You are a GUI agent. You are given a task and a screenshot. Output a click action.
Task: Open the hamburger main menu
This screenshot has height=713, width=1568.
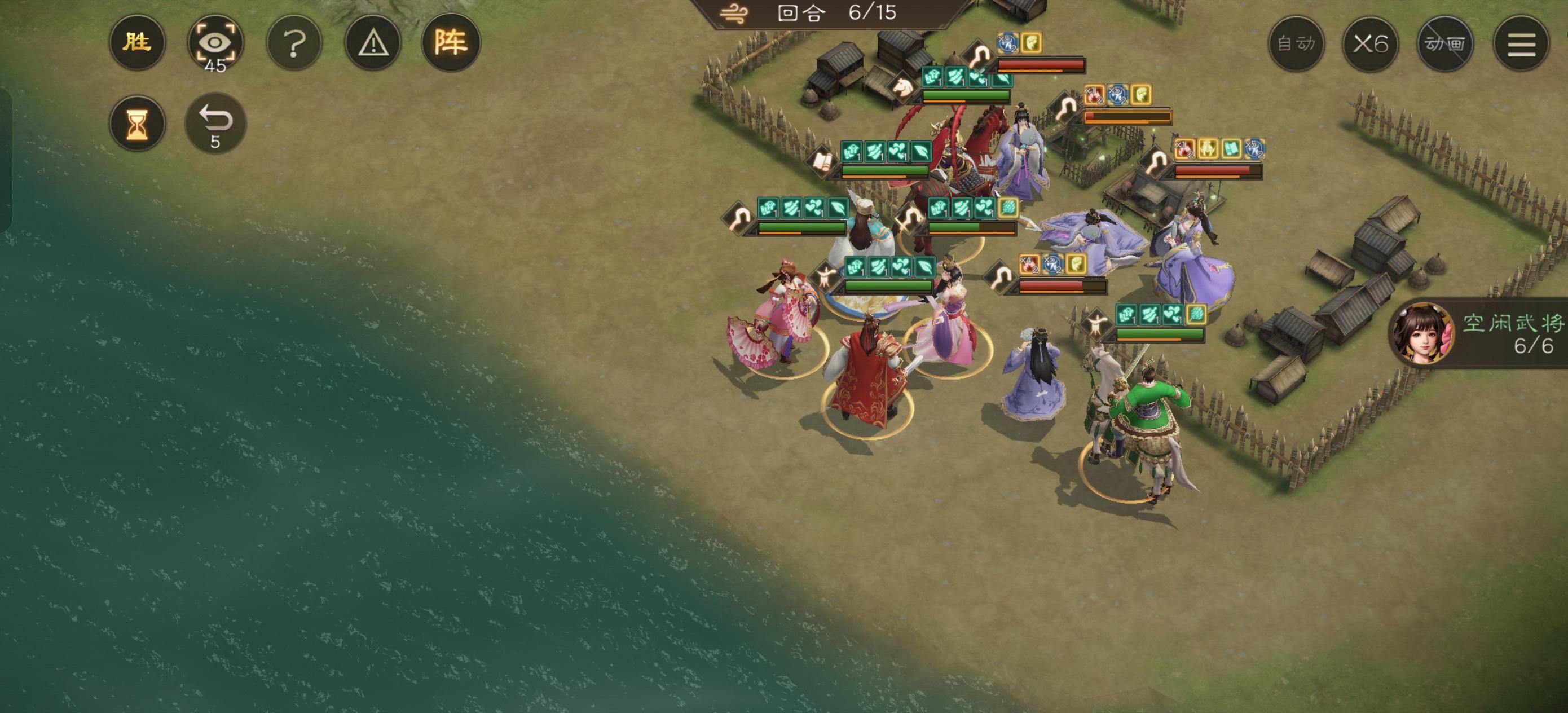pyautogui.click(x=1521, y=44)
